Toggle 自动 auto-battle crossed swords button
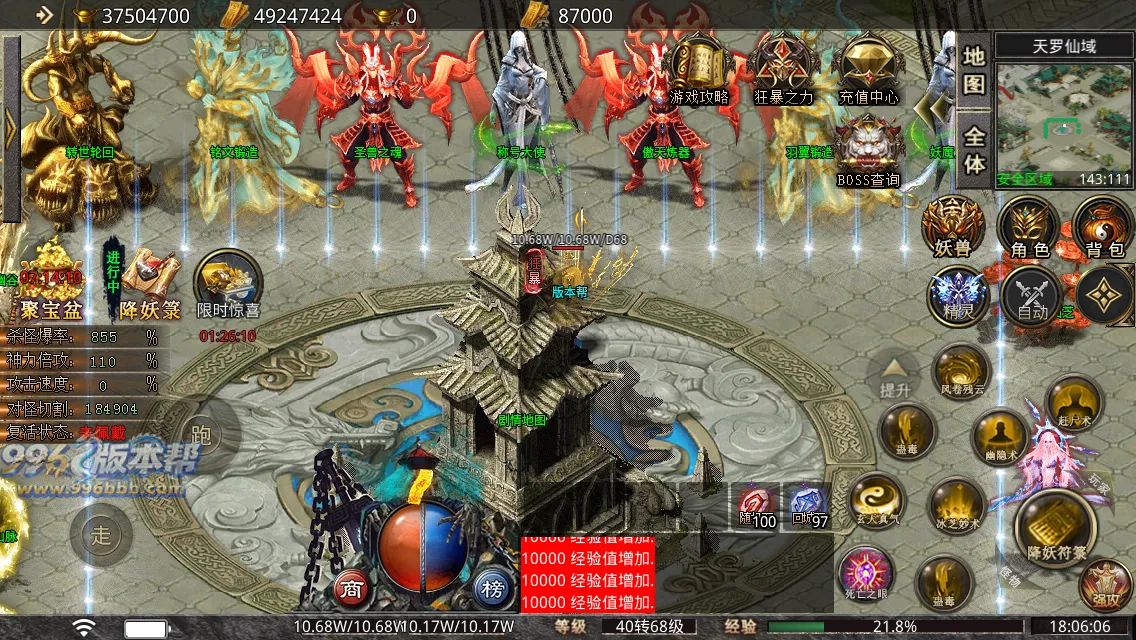The height and width of the screenshot is (640, 1136). click(1031, 295)
